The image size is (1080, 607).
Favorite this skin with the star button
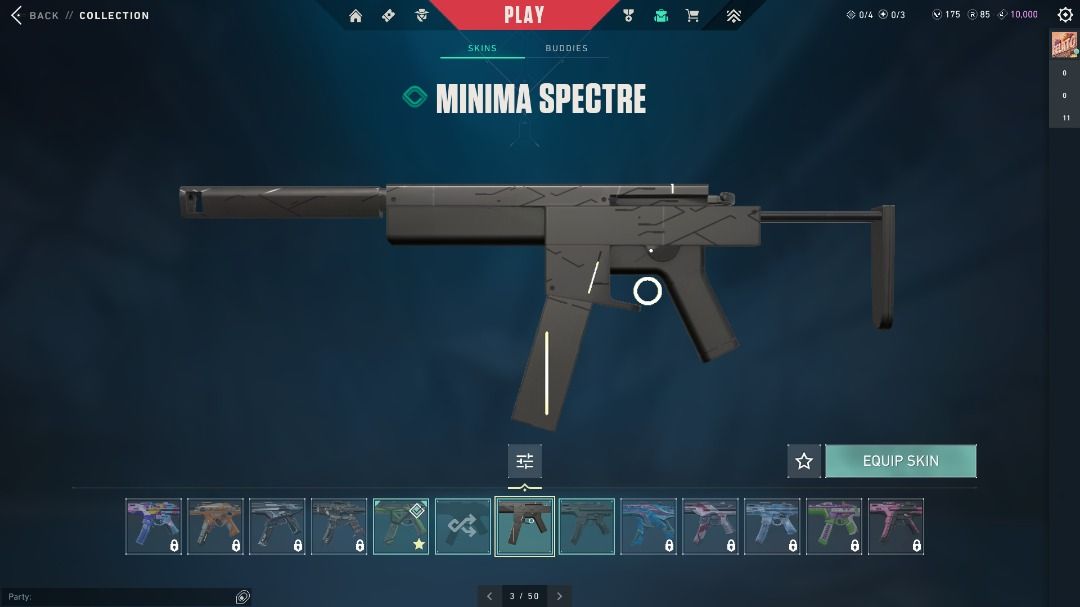(x=804, y=461)
